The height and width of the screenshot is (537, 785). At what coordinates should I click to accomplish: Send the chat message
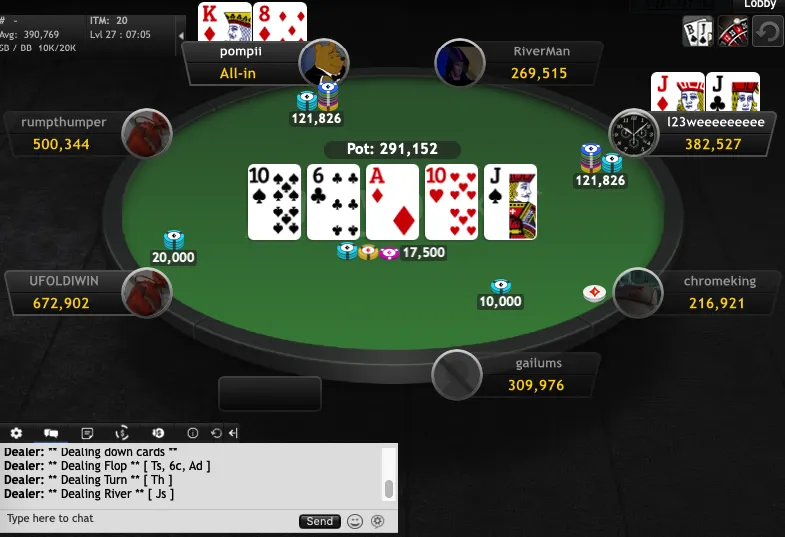[319, 521]
